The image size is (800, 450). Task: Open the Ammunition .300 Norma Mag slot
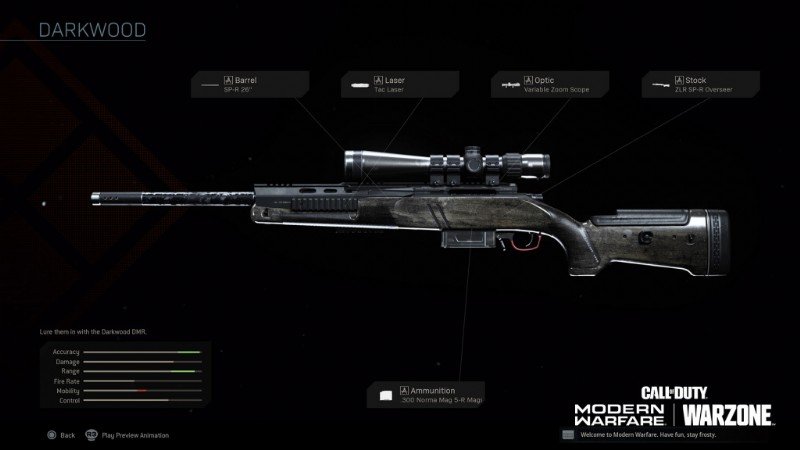coord(427,395)
